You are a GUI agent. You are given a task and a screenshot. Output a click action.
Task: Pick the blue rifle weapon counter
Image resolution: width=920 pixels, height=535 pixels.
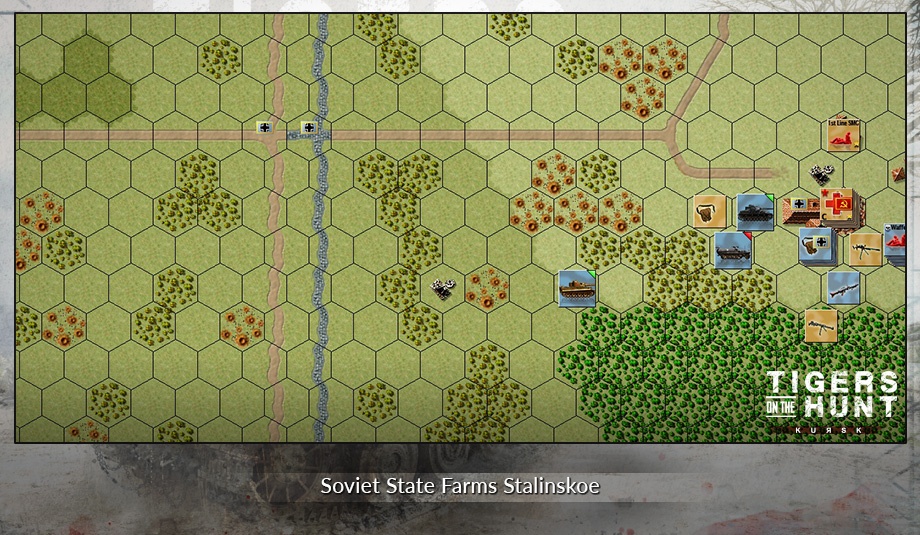(x=844, y=288)
